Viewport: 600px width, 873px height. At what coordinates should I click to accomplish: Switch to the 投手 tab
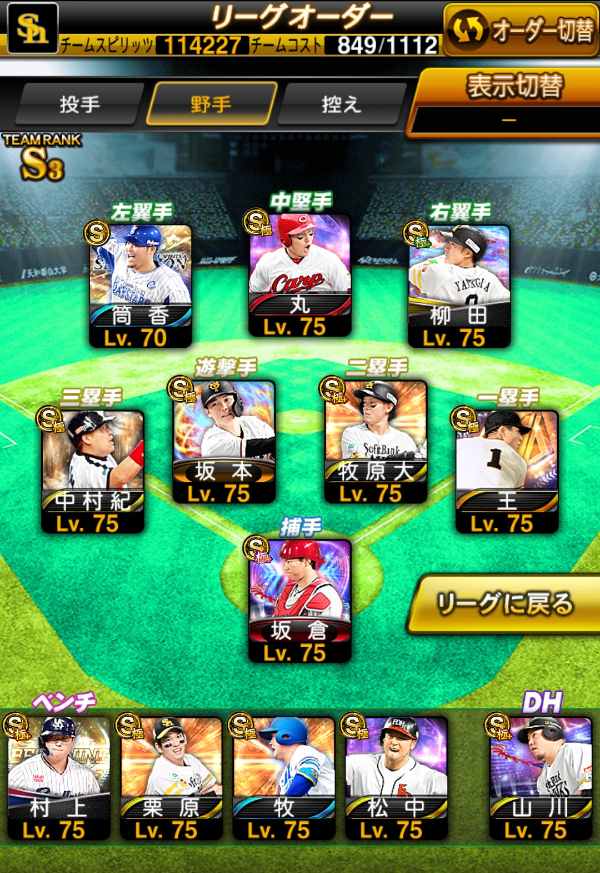coord(79,105)
